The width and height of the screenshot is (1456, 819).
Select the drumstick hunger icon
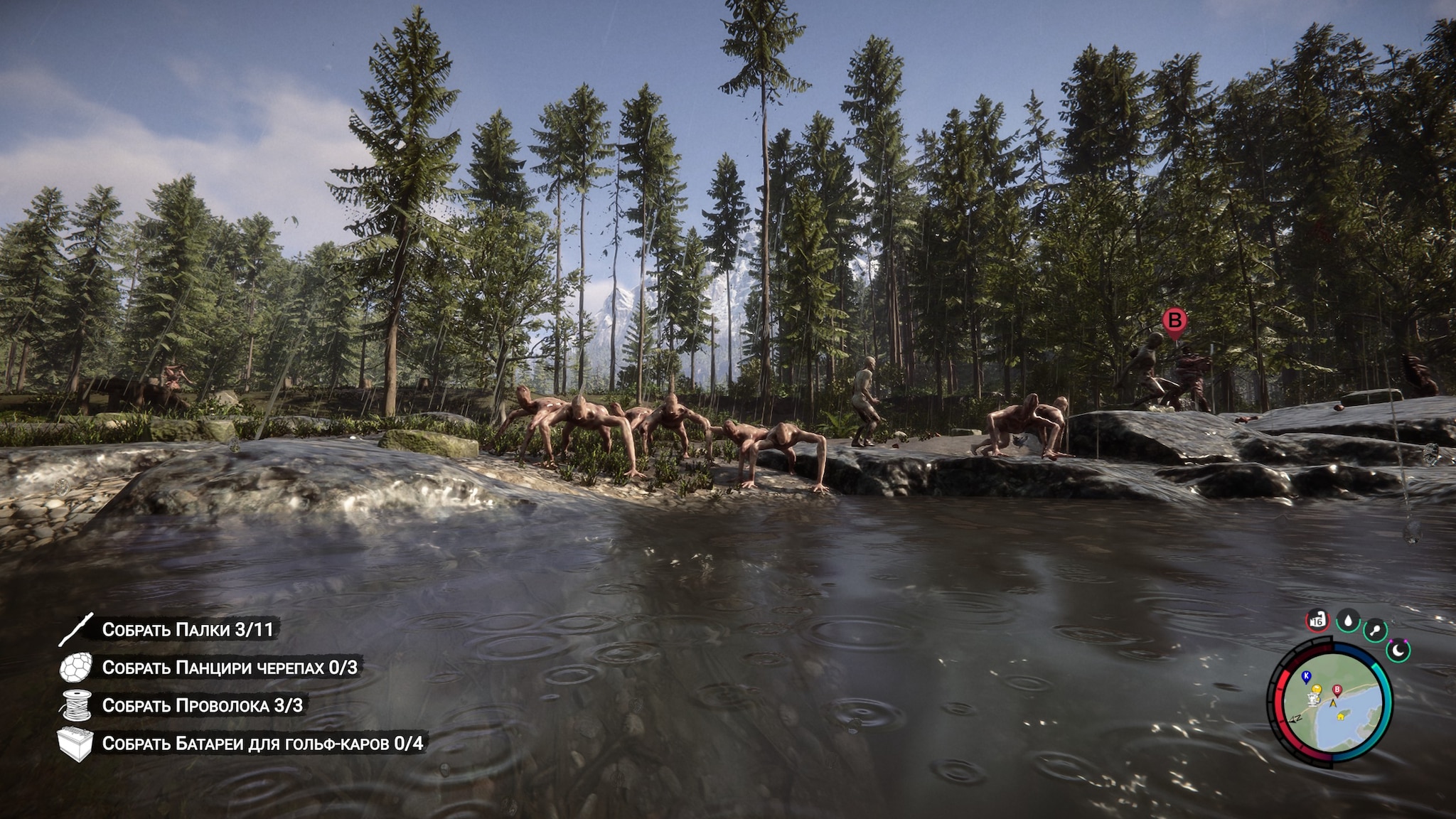(1376, 630)
